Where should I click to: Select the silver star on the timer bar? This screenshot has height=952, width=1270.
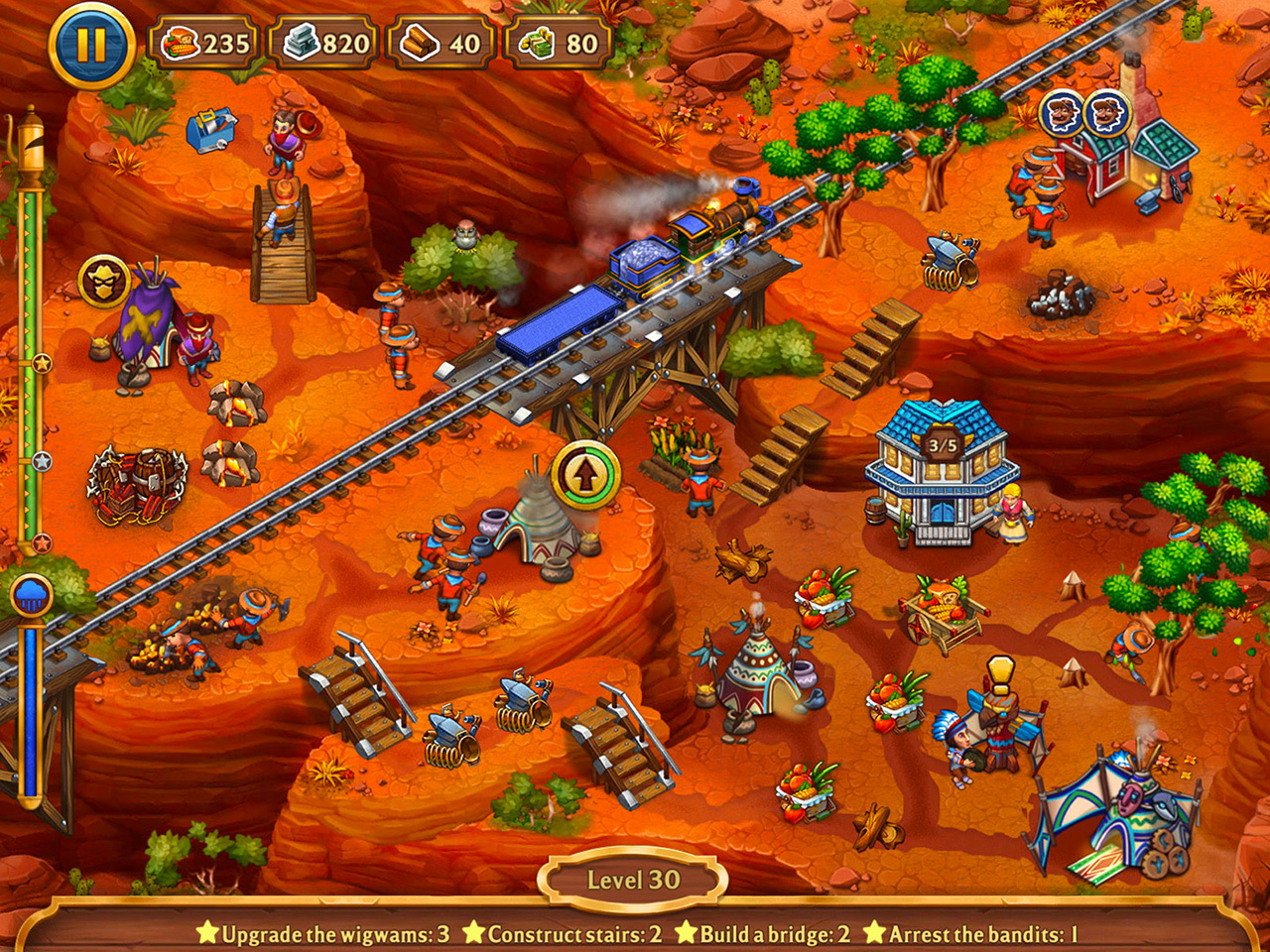tap(40, 459)
